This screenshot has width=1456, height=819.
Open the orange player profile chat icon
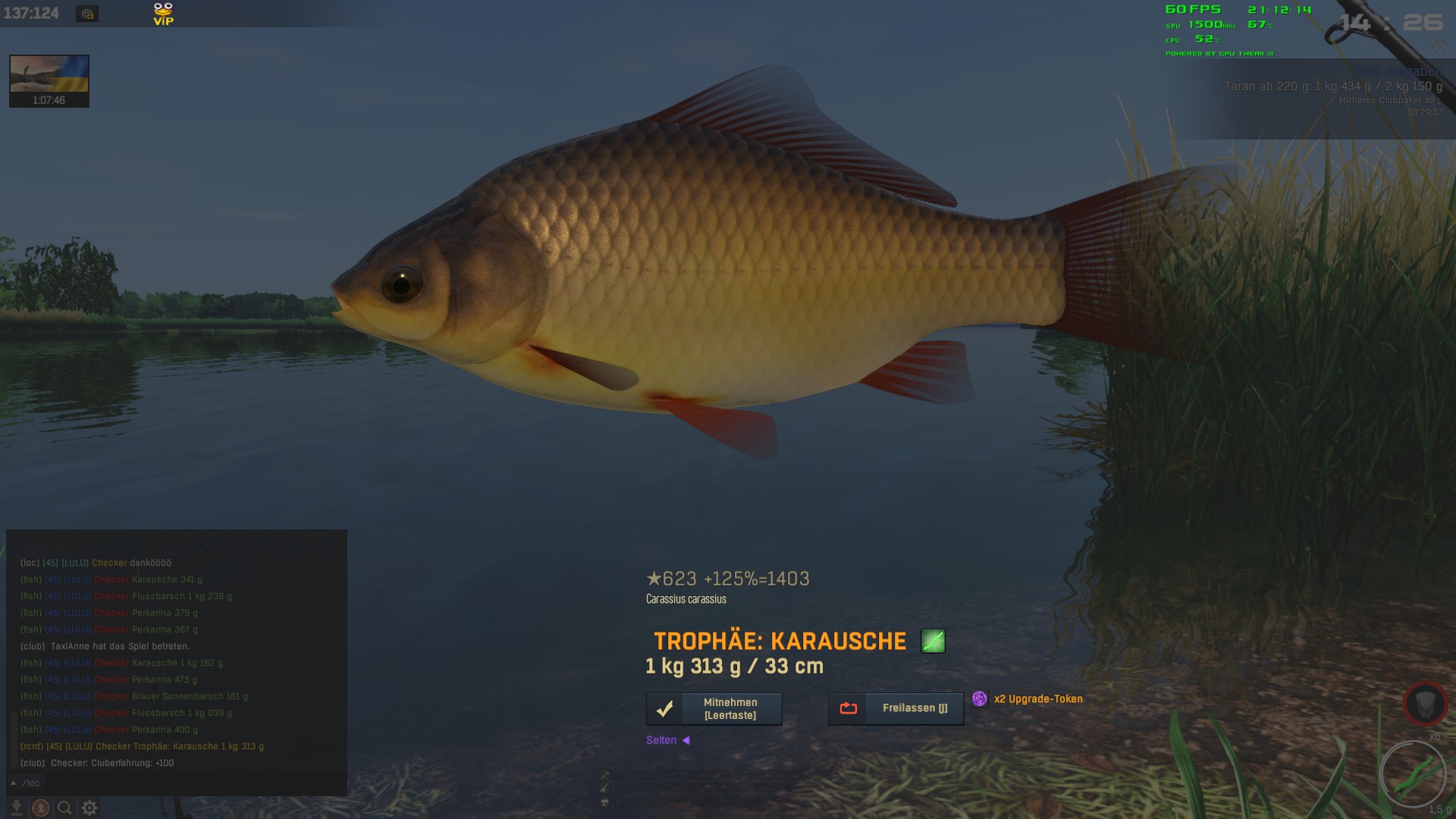41,808
